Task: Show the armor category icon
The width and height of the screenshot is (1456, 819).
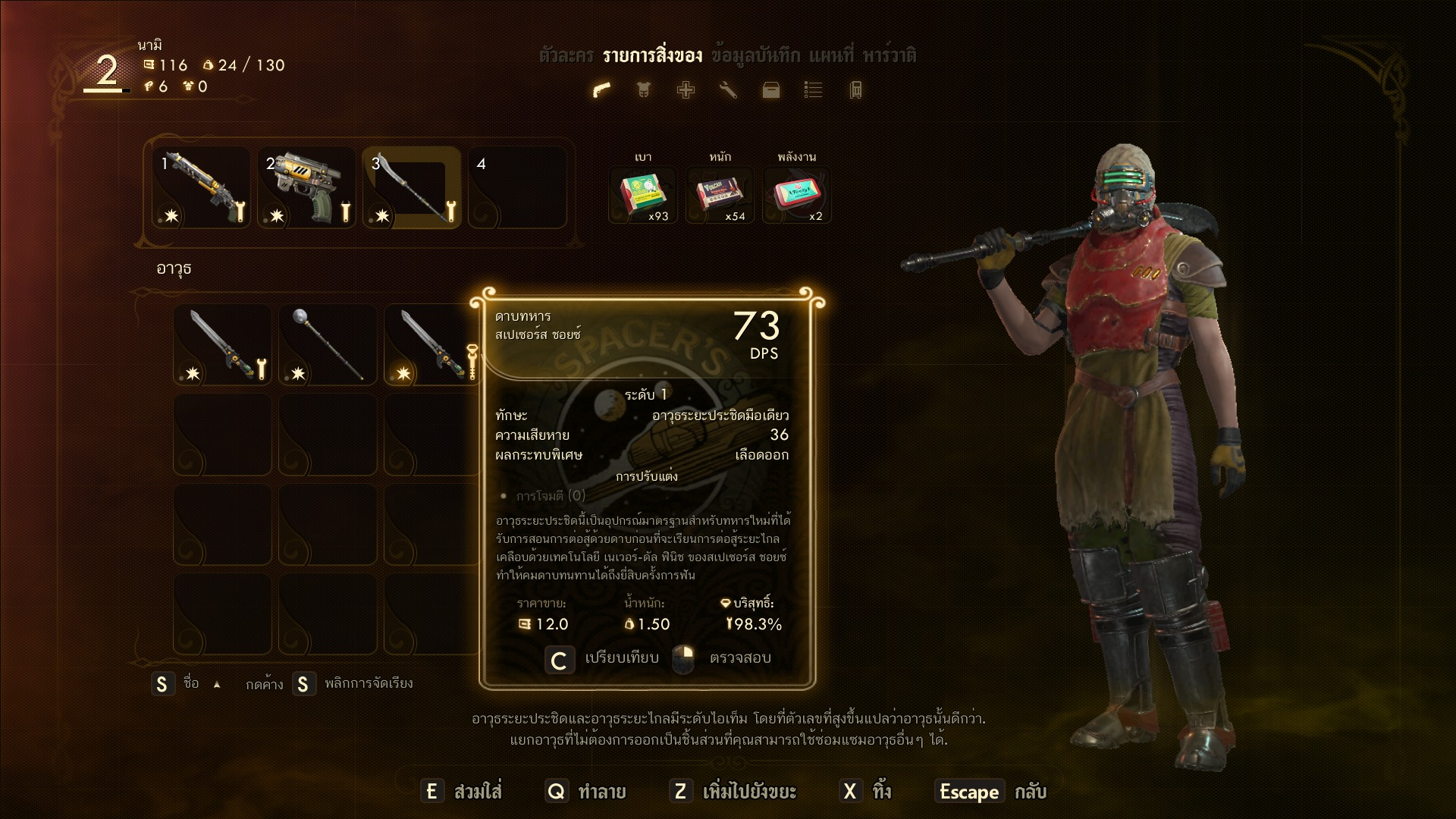Action: [643, 90]
